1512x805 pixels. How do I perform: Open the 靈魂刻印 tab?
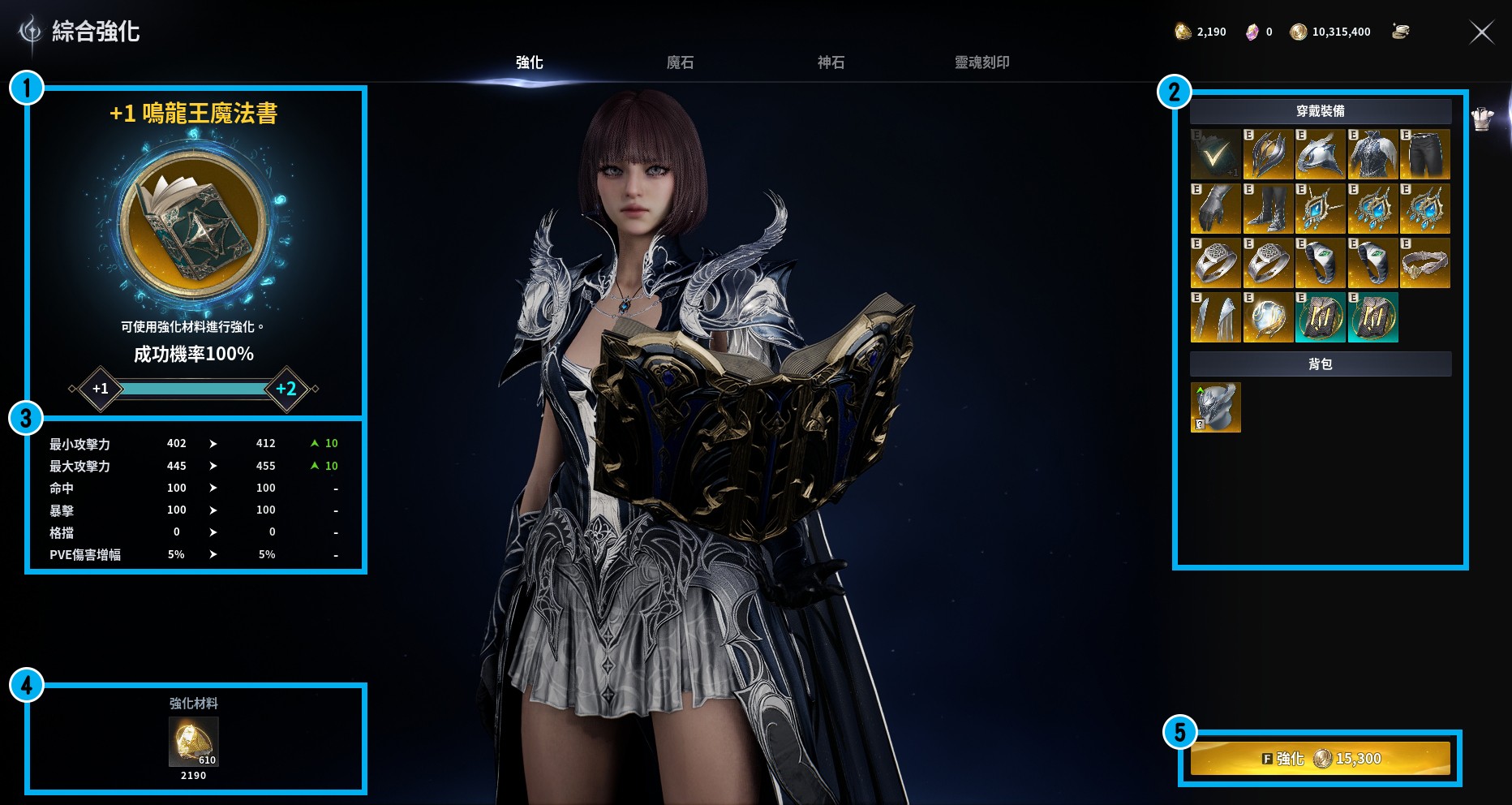click(982, 61)
